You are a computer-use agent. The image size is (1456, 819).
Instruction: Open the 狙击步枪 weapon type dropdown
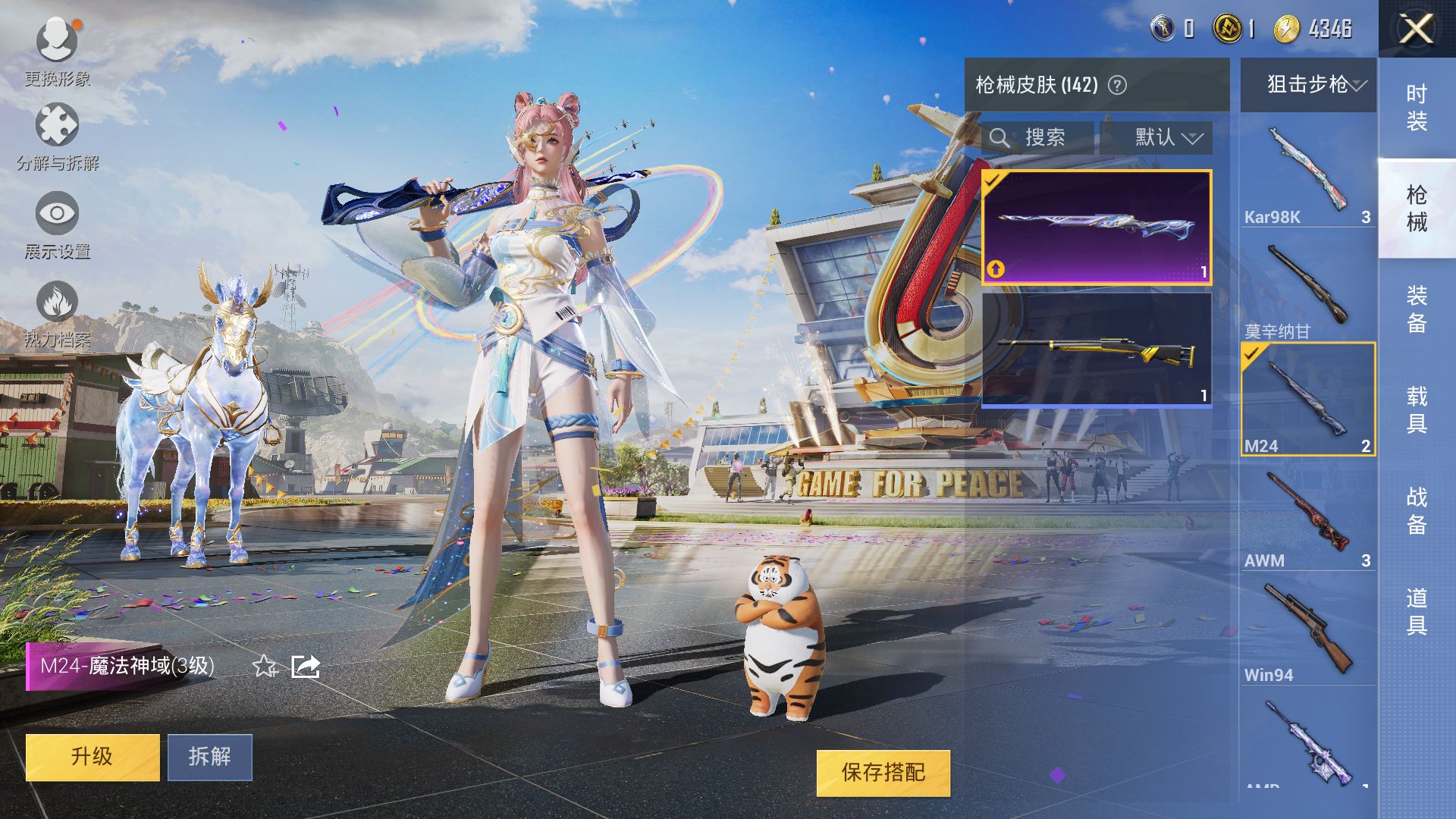(x=1308, y=84)
